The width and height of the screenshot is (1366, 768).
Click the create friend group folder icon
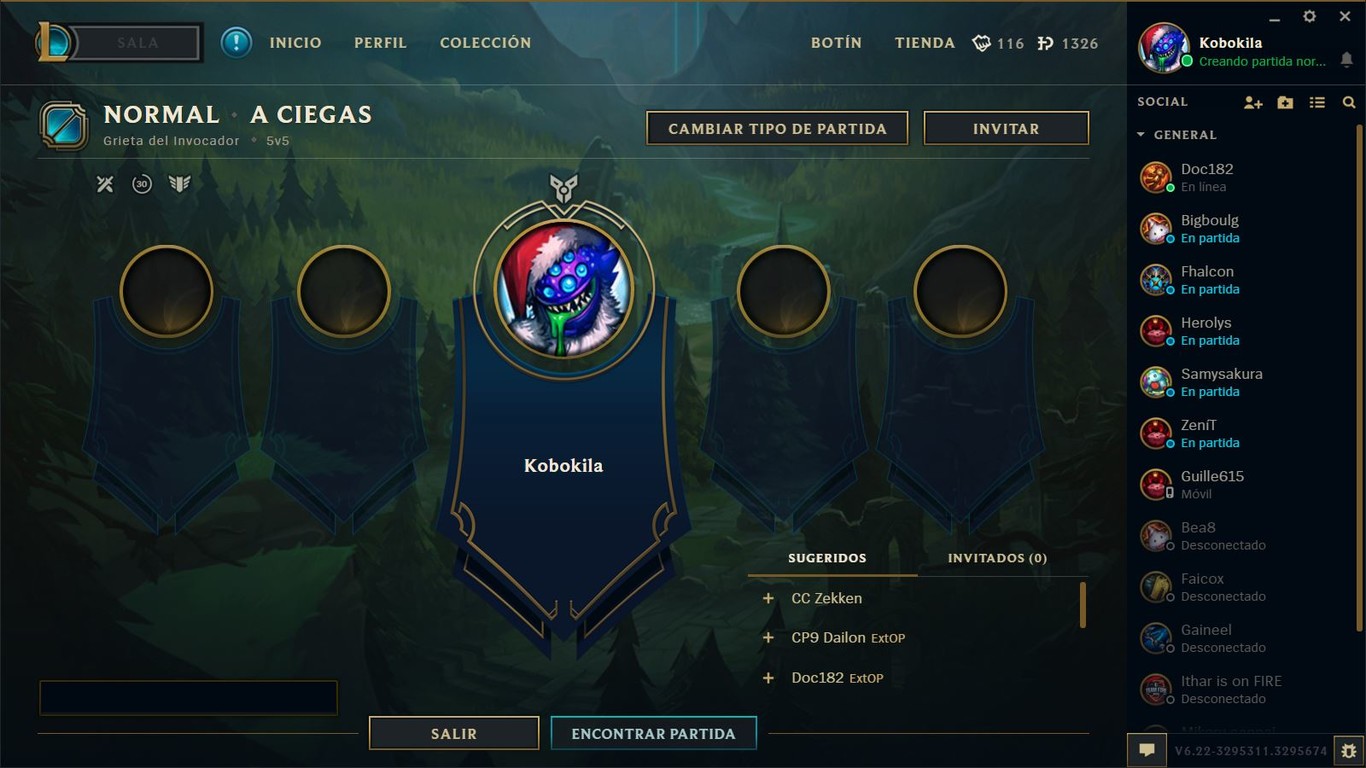point(1285,102)
